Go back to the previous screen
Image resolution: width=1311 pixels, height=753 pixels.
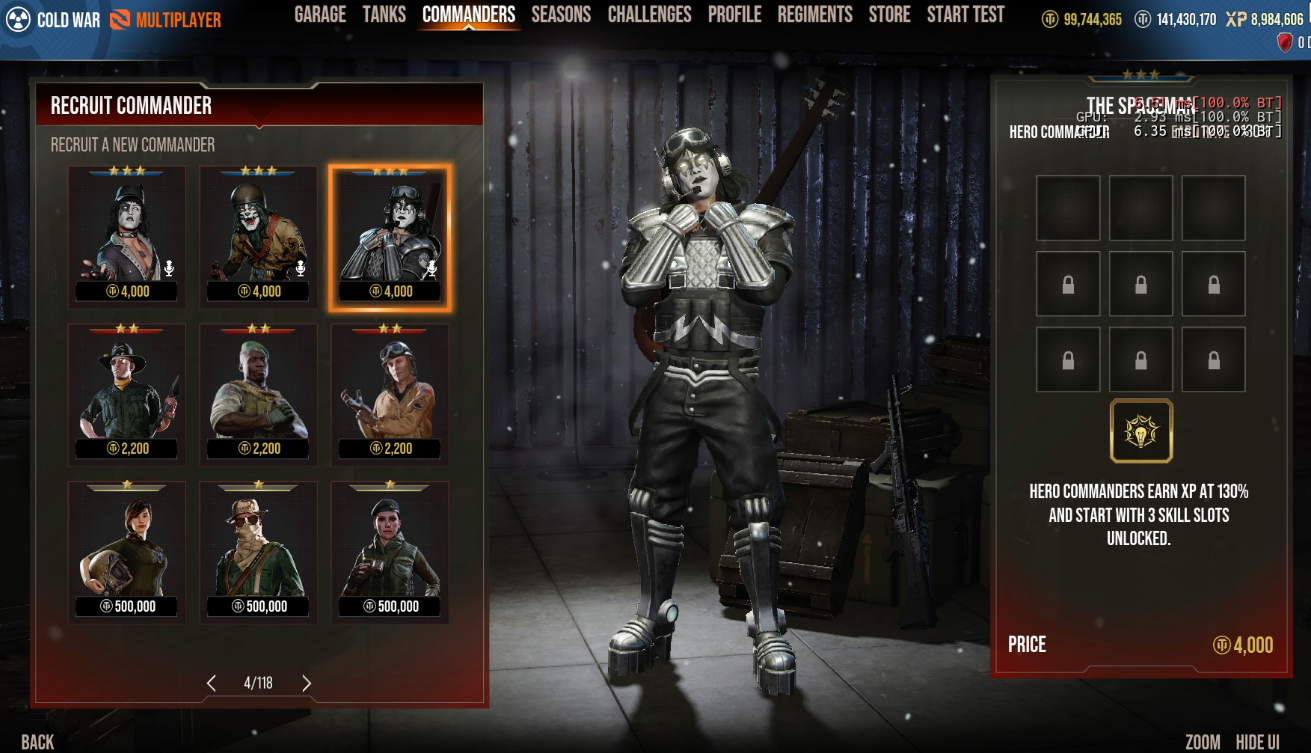tap(38, 741)
